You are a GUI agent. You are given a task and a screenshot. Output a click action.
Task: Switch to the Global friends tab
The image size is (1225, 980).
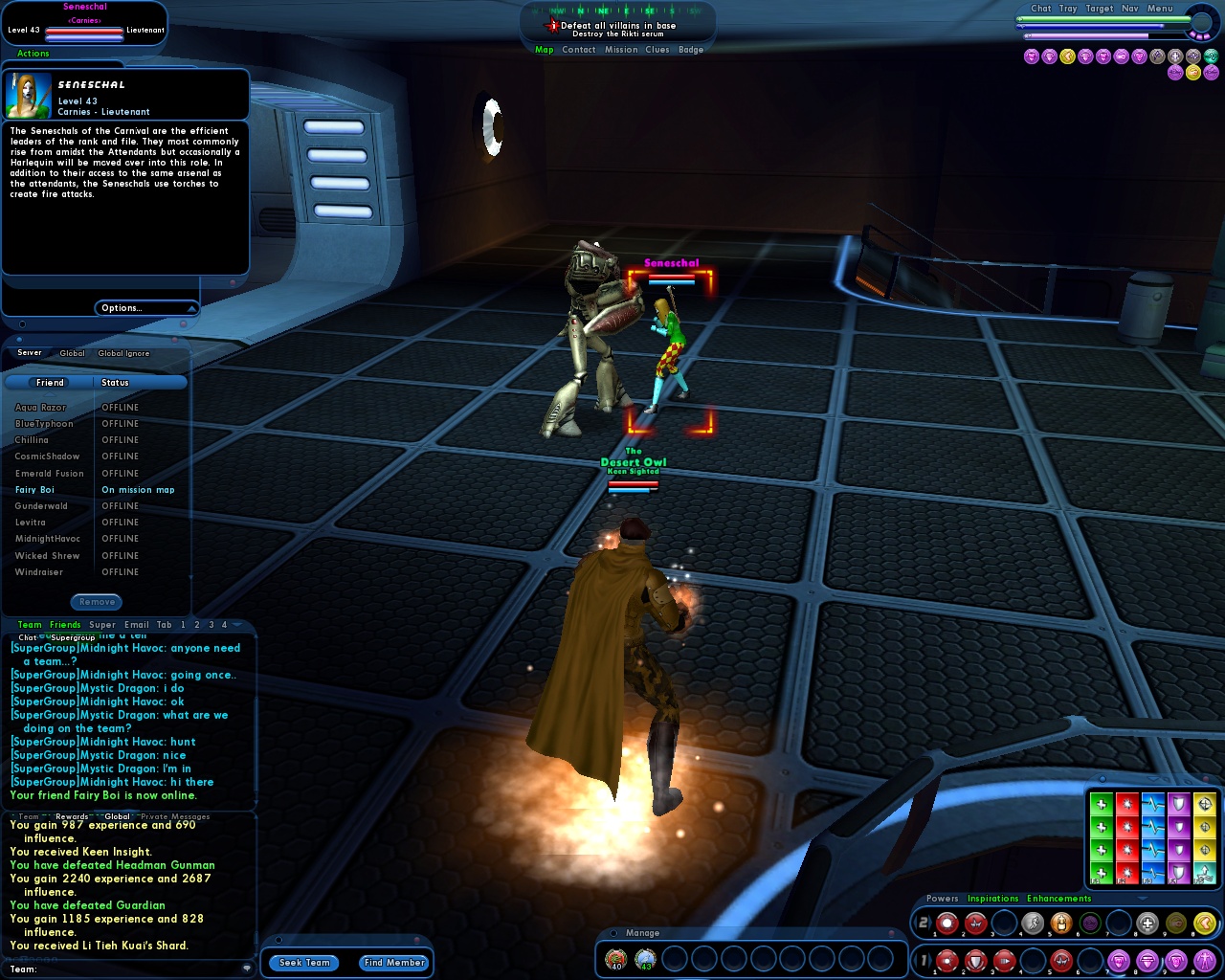(x=72, y=352)
